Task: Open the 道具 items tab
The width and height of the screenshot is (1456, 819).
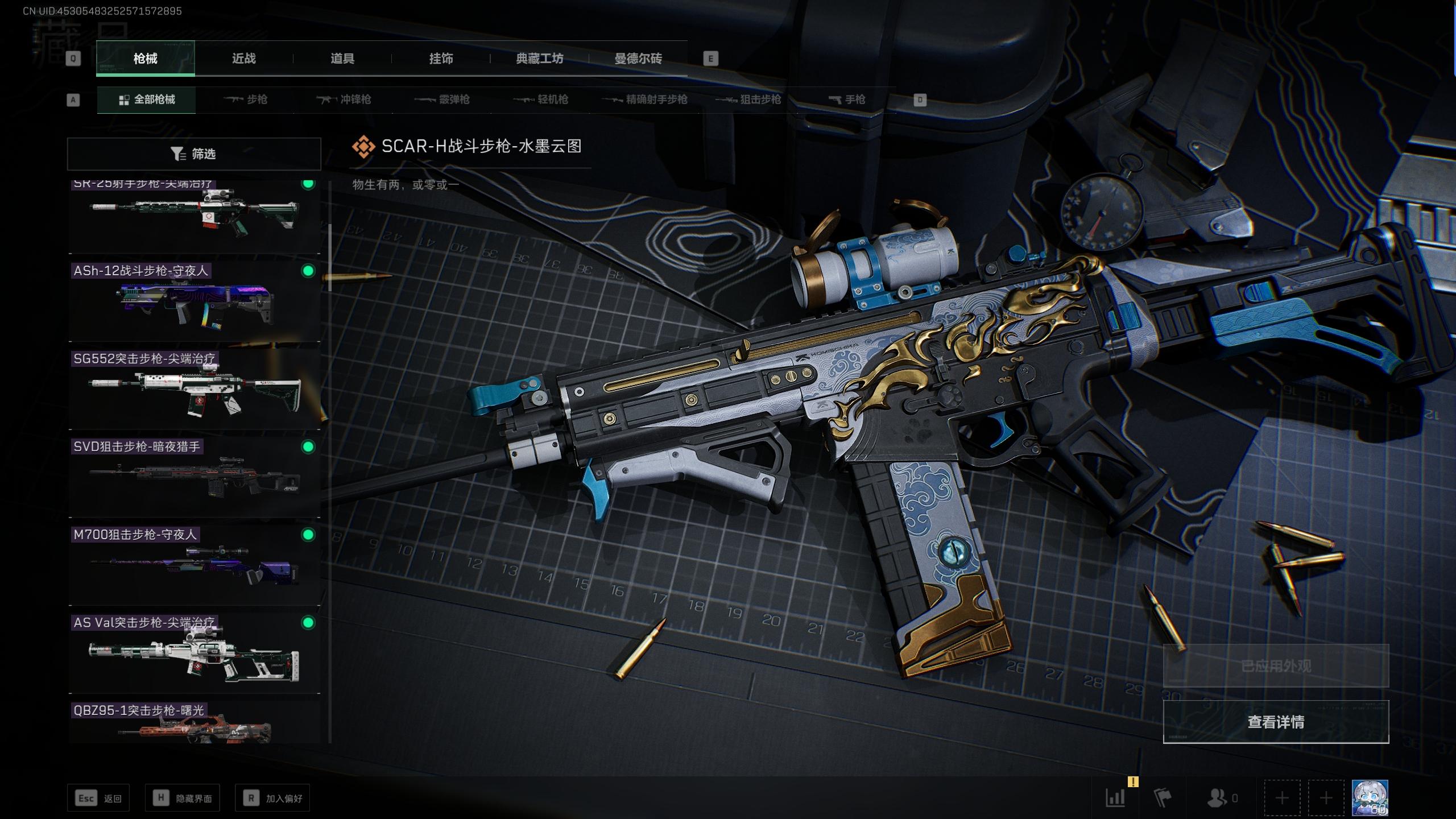Action: (342, 59)
